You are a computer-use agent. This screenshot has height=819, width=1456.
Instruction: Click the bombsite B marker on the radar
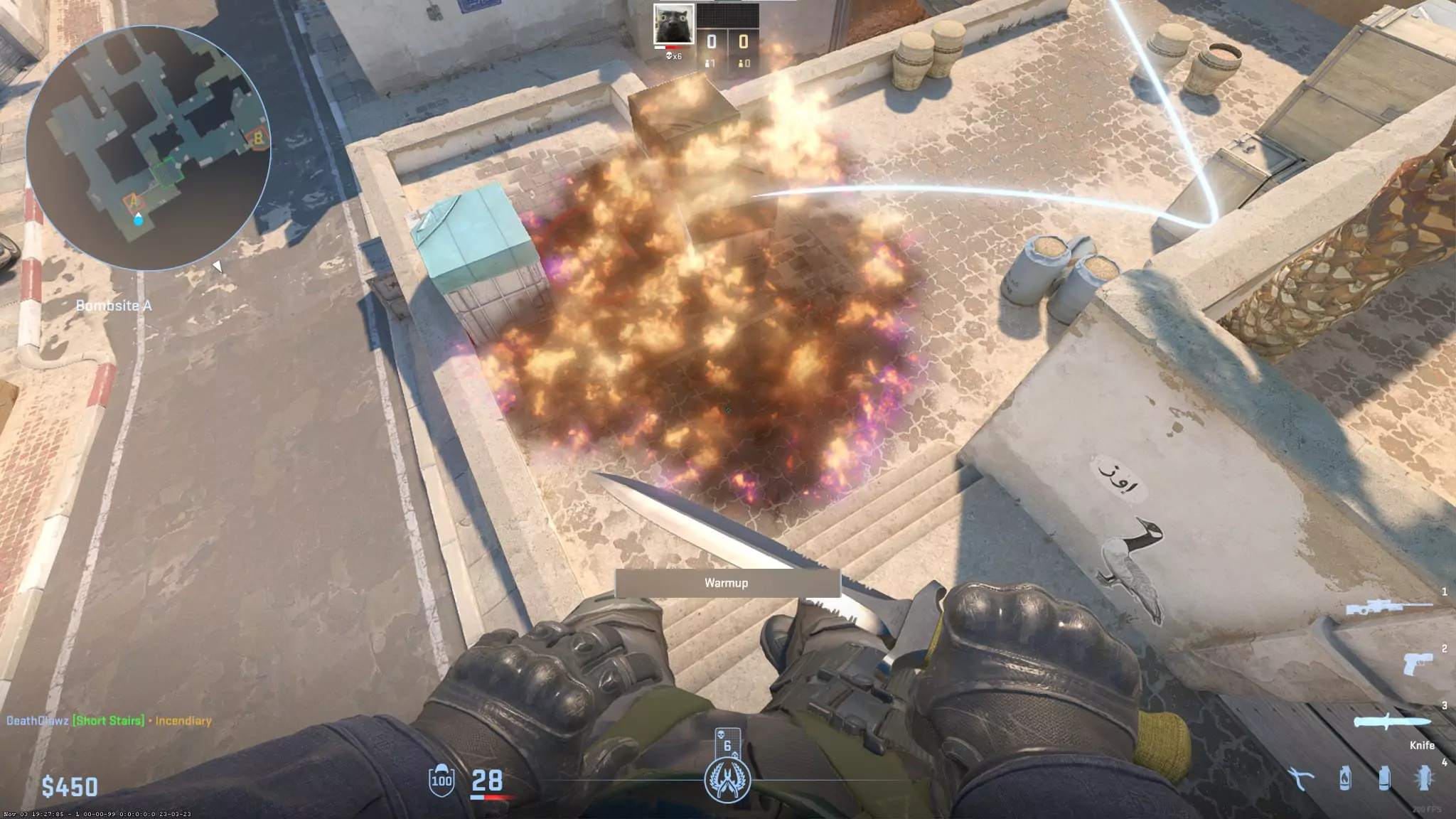pyautogui.click(x=258, y=138)
